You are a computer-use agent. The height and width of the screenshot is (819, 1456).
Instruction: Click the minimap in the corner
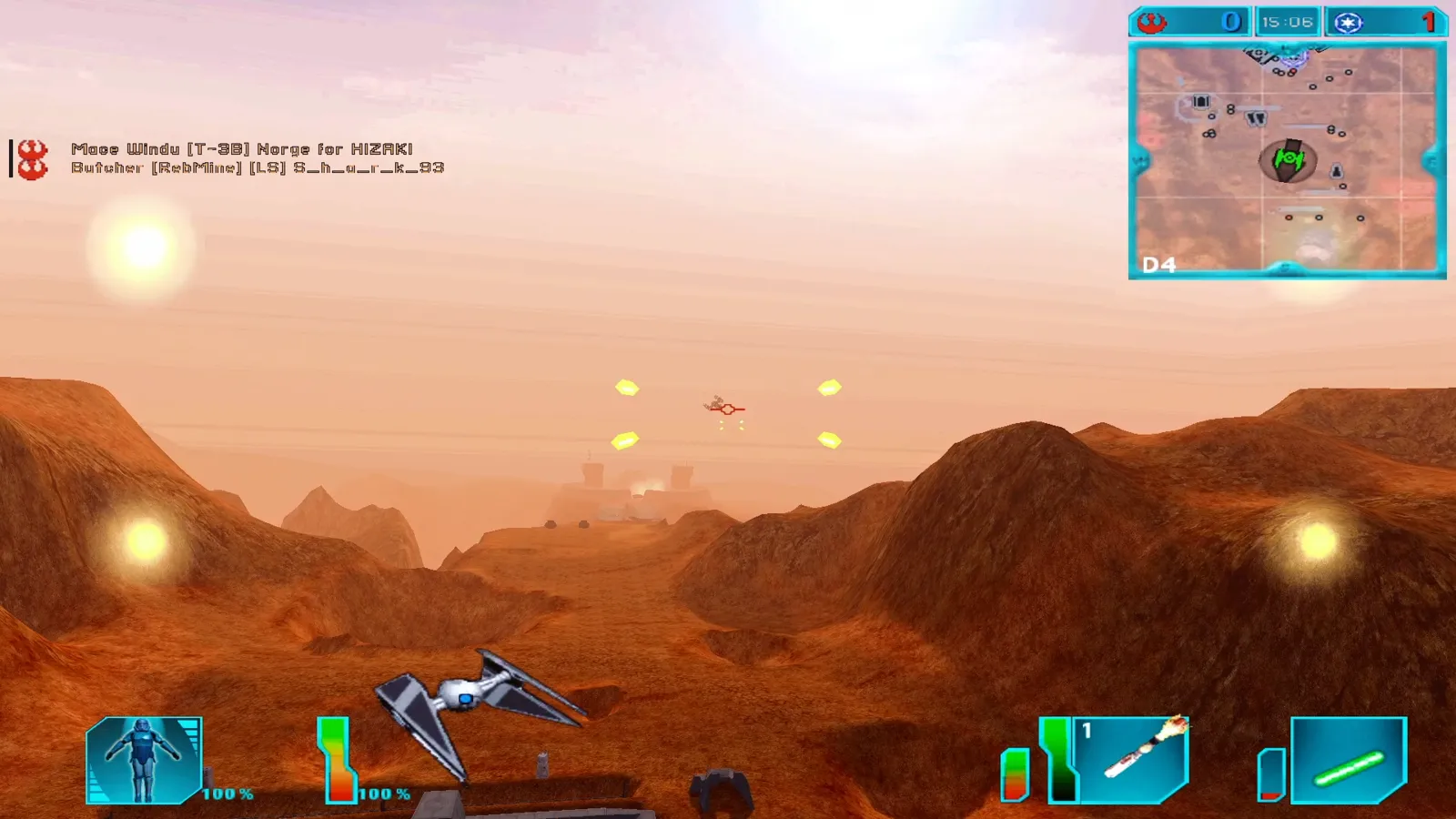click(x=1287, y=160)
